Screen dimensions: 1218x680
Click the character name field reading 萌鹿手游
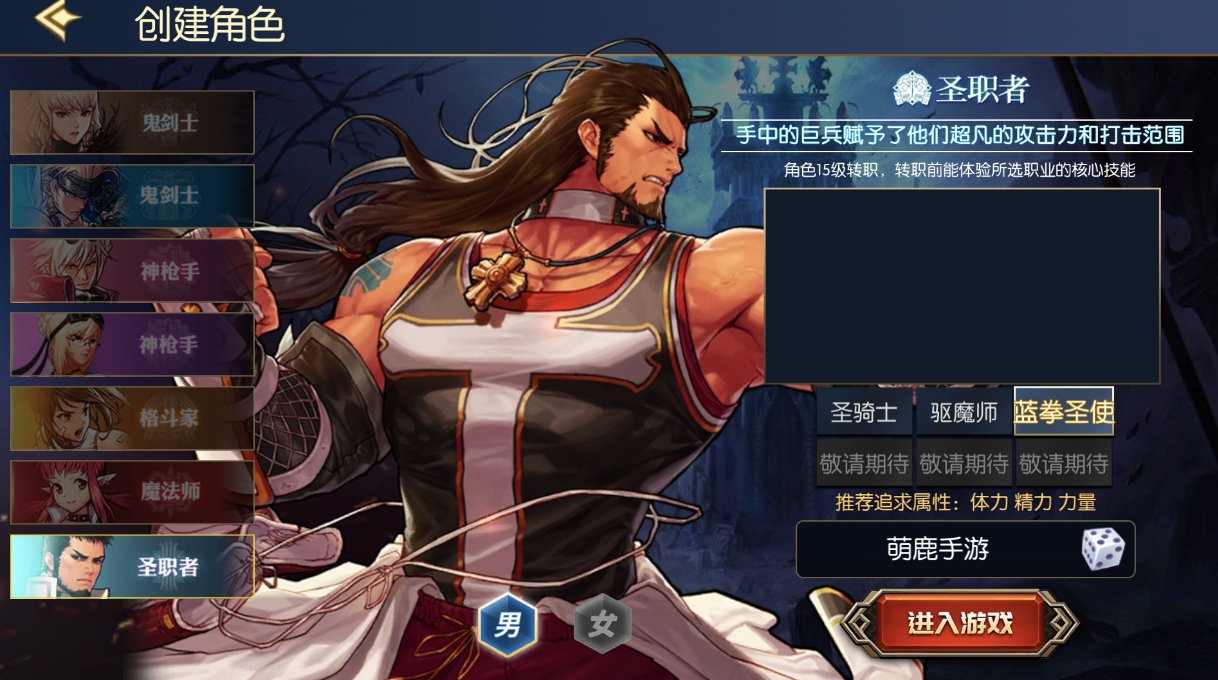[936, 549]
